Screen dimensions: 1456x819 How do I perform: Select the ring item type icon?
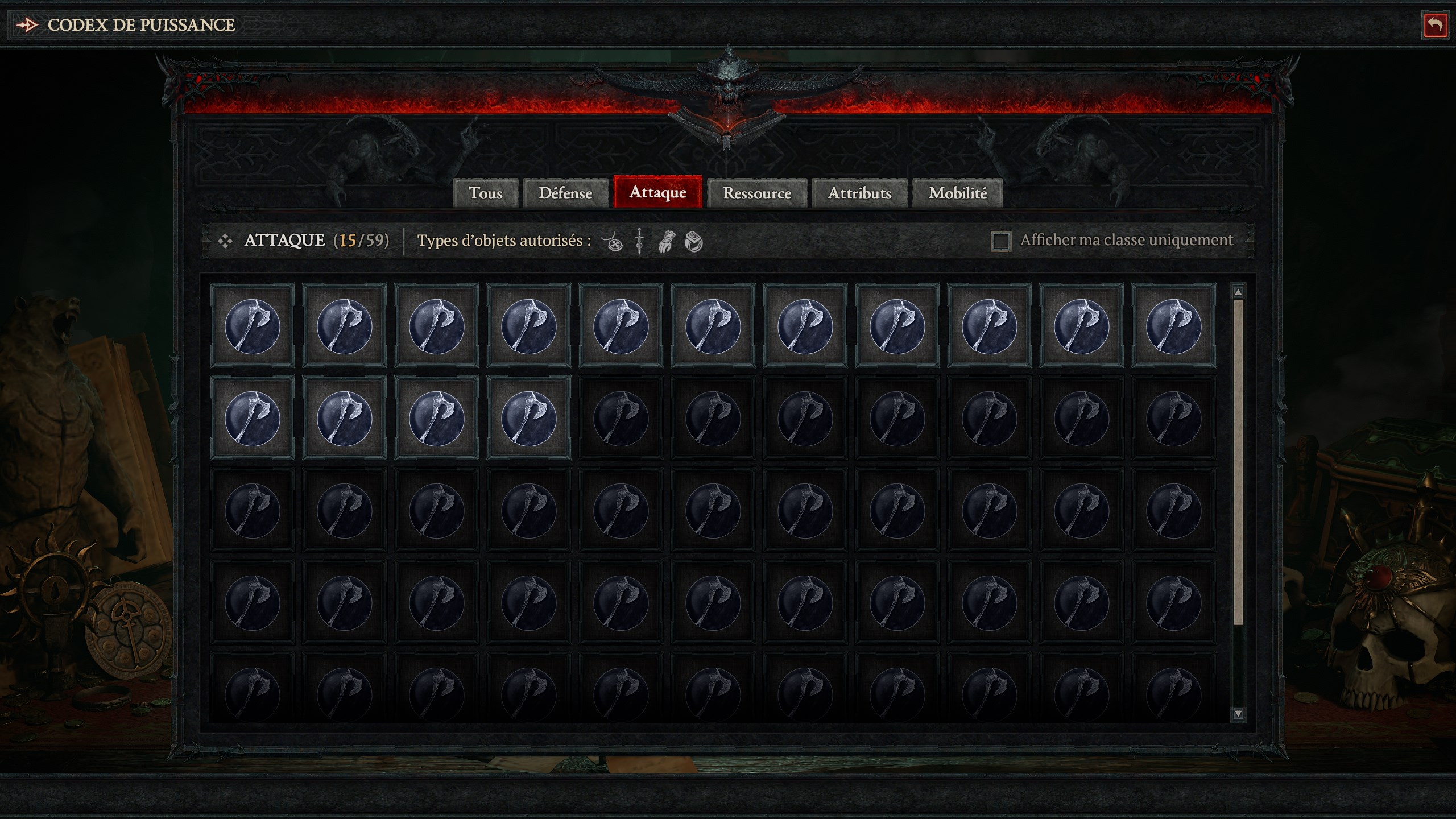pos(694,243)
